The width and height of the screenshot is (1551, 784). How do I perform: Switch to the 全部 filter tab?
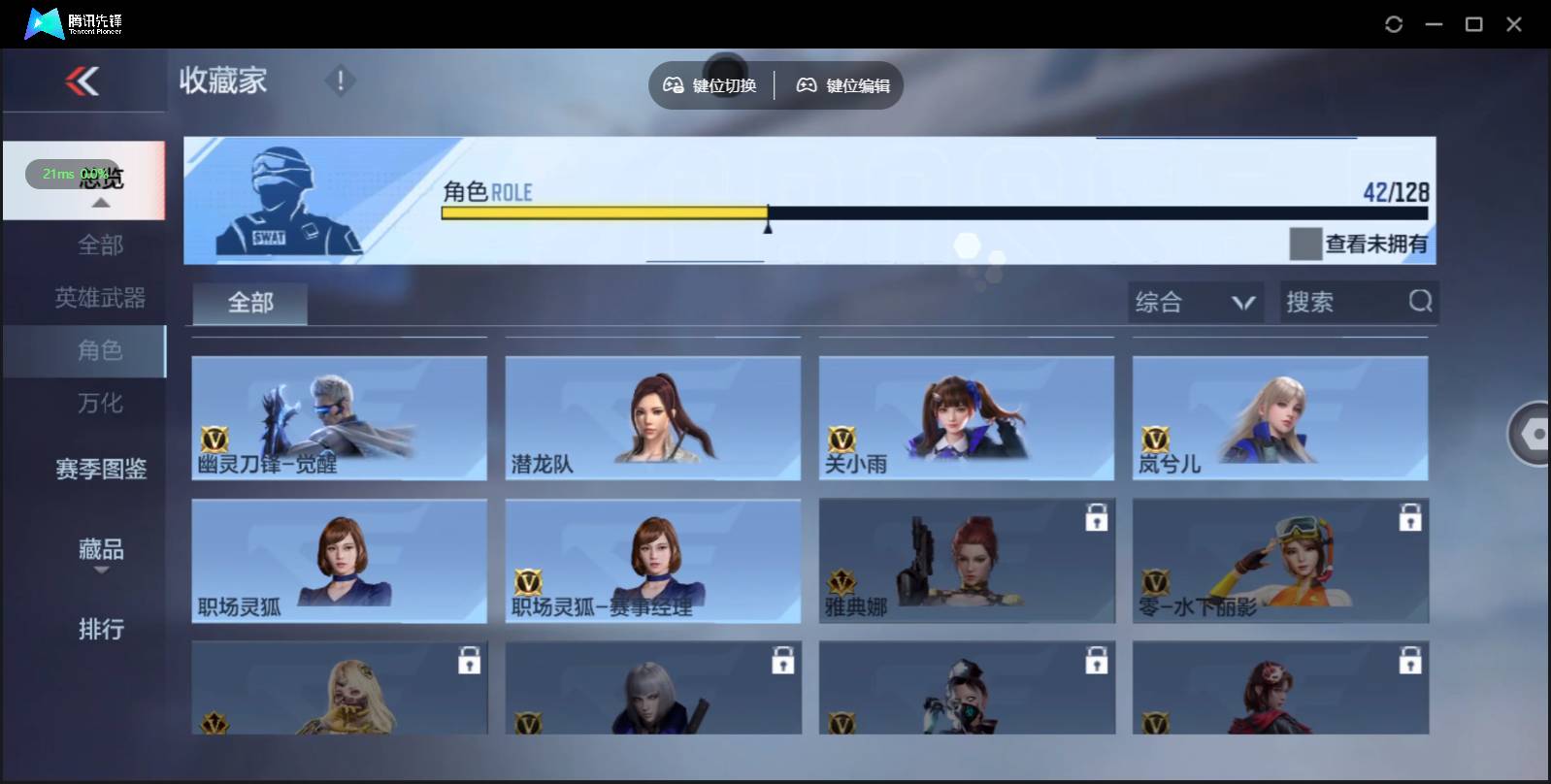click(248, 303)
